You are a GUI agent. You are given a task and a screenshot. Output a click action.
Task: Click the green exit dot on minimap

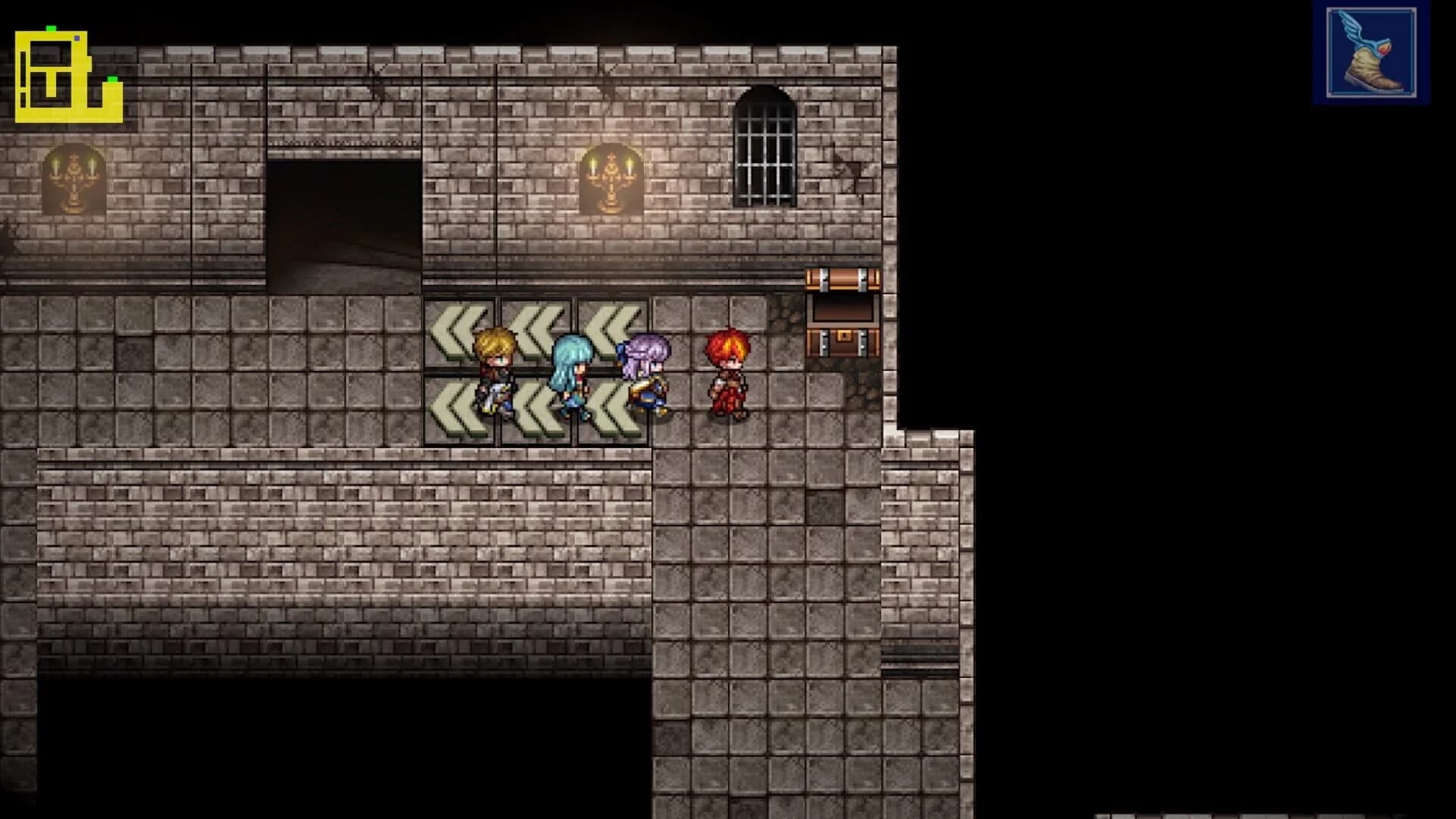pyautogui.click(x=112, y=79)
